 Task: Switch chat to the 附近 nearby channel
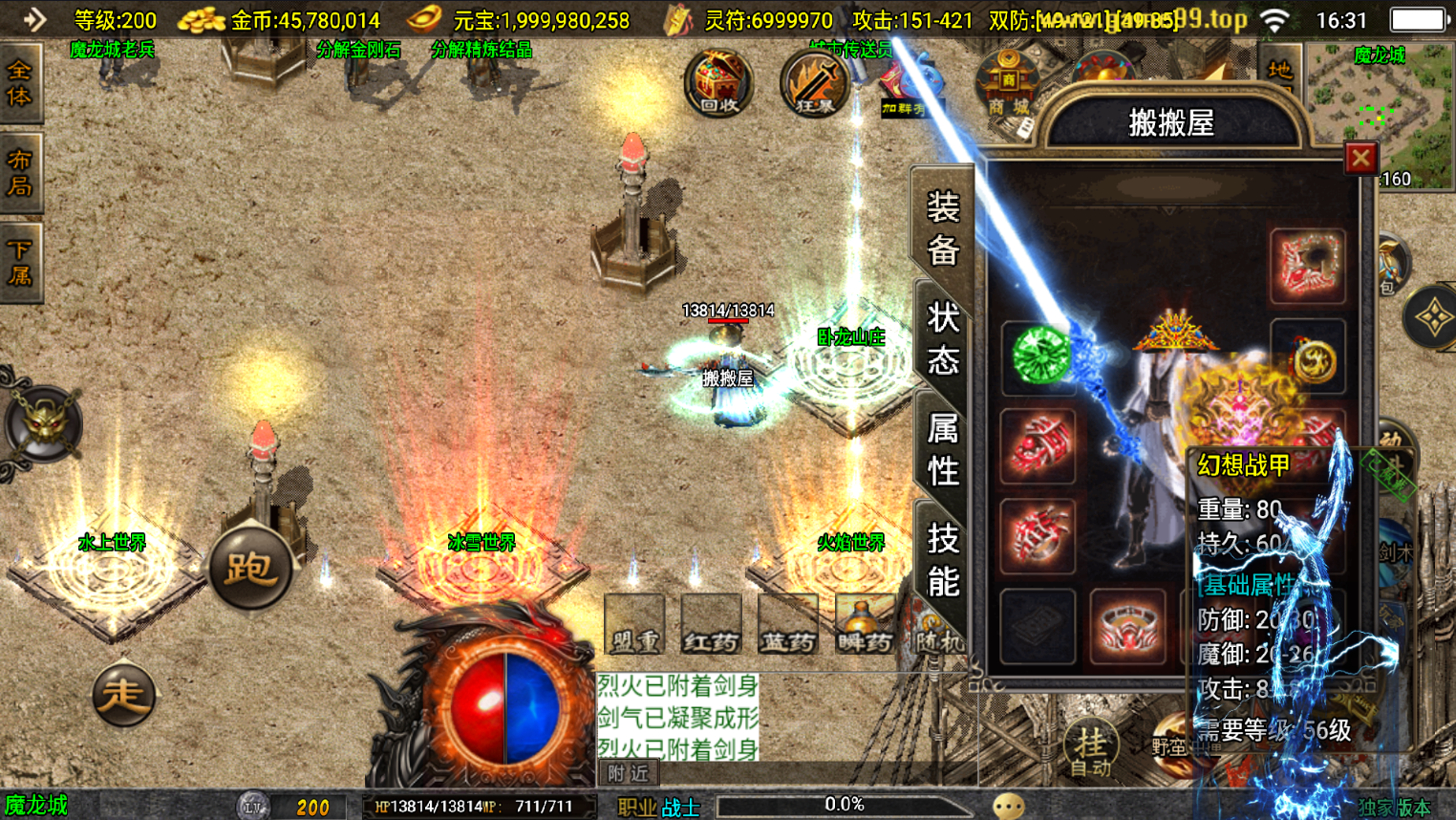628,773
